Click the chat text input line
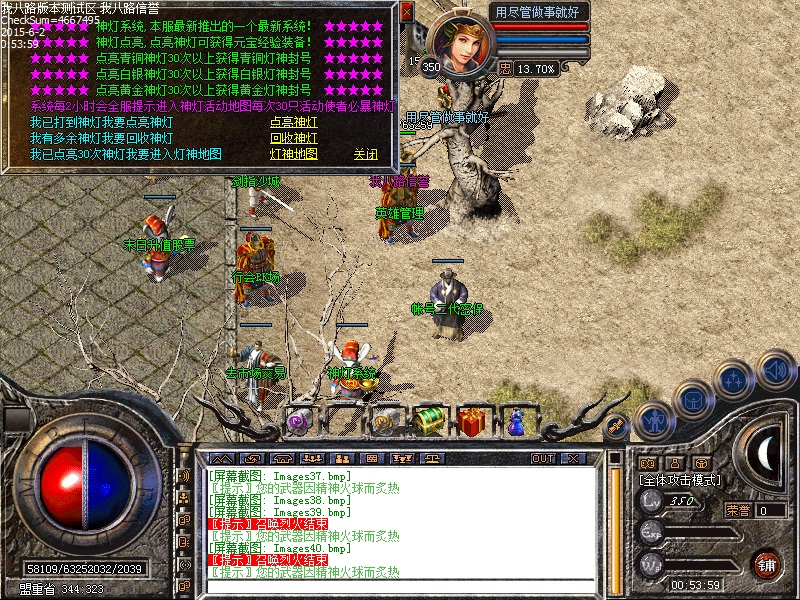The height and width of the screenshot is (600, 800). pyautogui.click(x=400, y=586)
